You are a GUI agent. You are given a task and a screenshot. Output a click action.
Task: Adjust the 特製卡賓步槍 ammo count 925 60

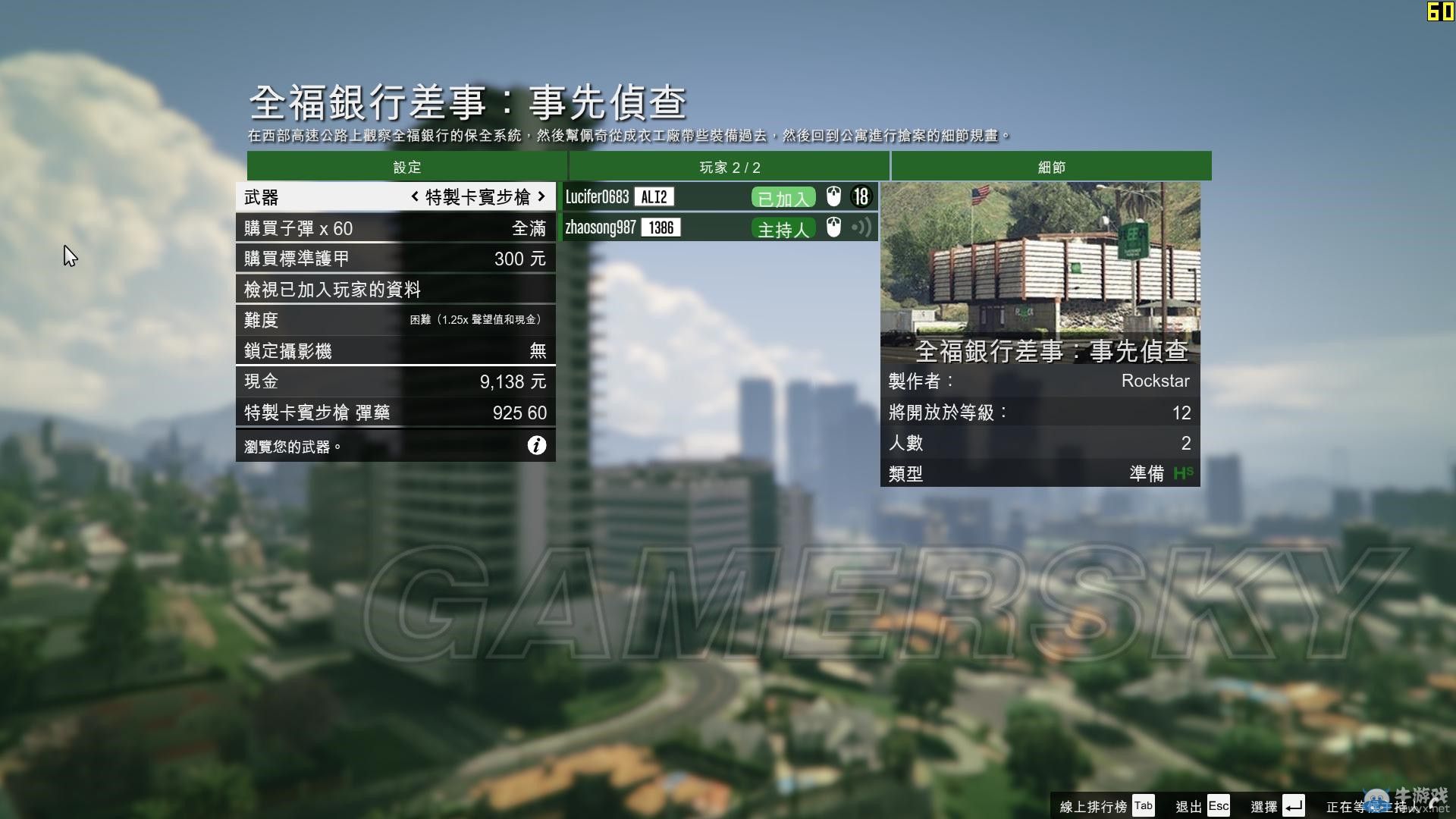coord(394,413)
